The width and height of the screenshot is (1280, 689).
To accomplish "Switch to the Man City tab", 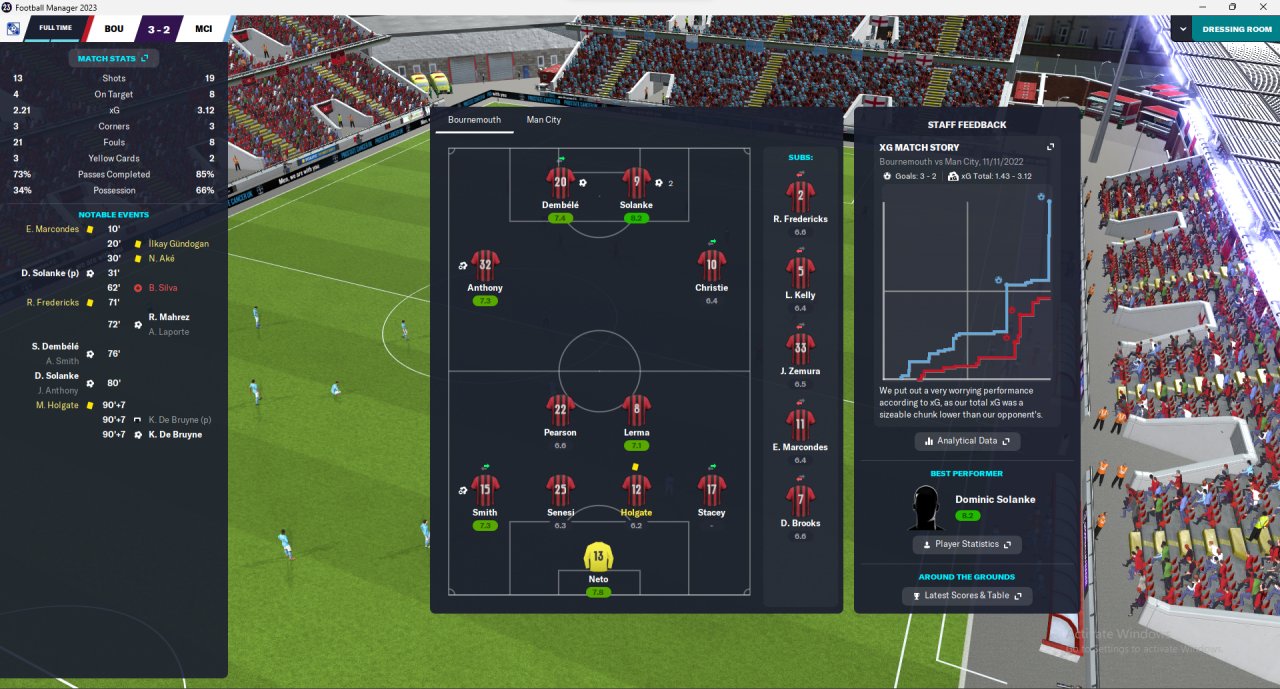I will pos(543,120).
